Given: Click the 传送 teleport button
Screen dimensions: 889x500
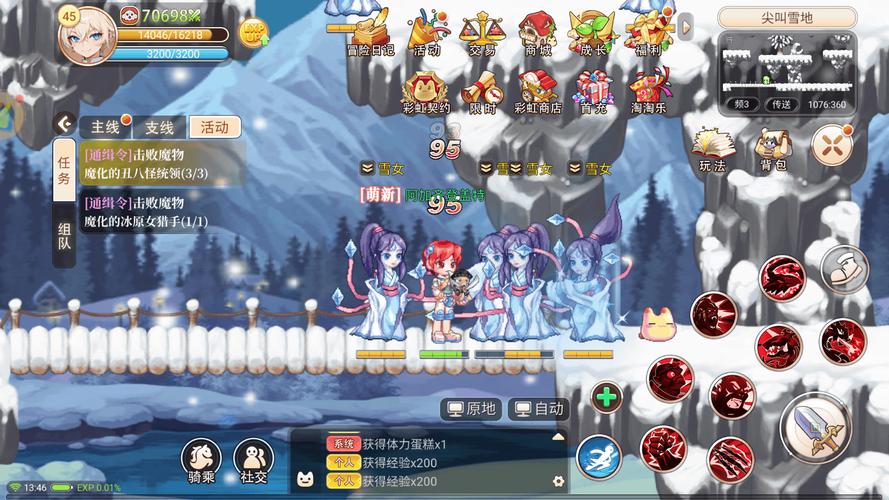Looking at the screenshot, I should [781, 104].
